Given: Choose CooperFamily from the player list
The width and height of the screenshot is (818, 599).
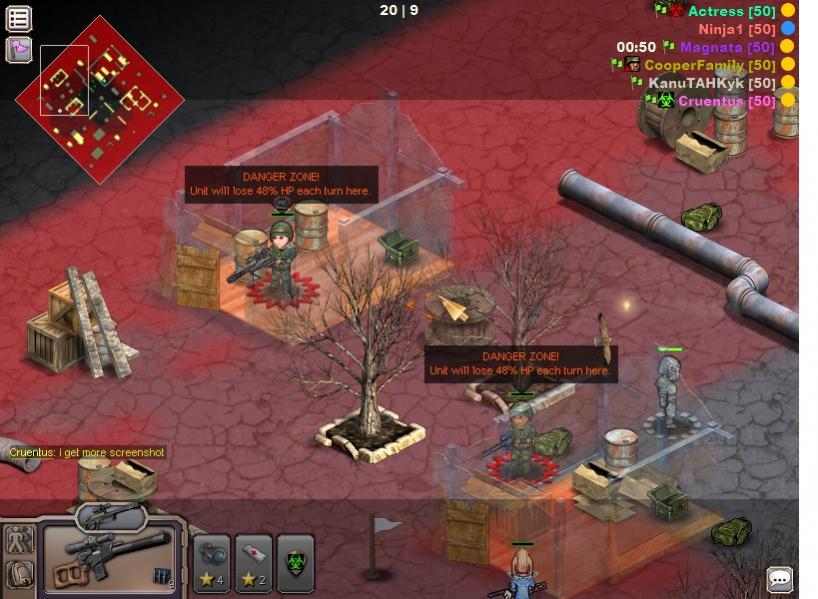Looking at the screenshot, I should (x=694, y=65).
